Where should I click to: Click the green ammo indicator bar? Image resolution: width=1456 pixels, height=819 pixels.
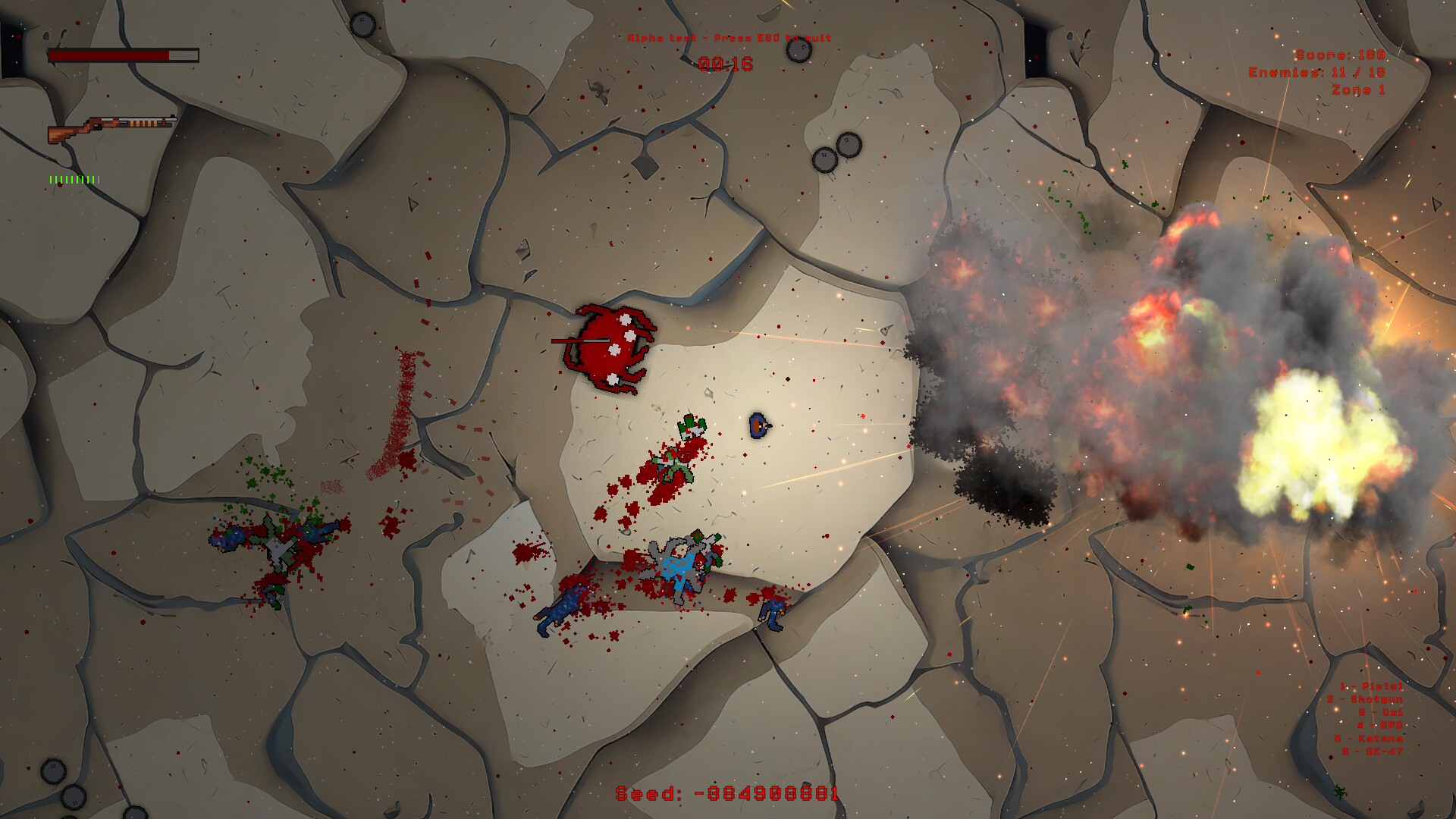72,179
